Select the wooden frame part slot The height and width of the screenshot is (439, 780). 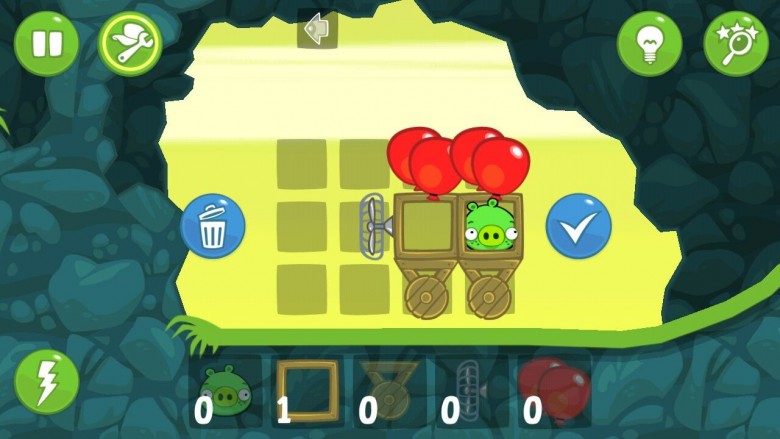click(308, 391)
